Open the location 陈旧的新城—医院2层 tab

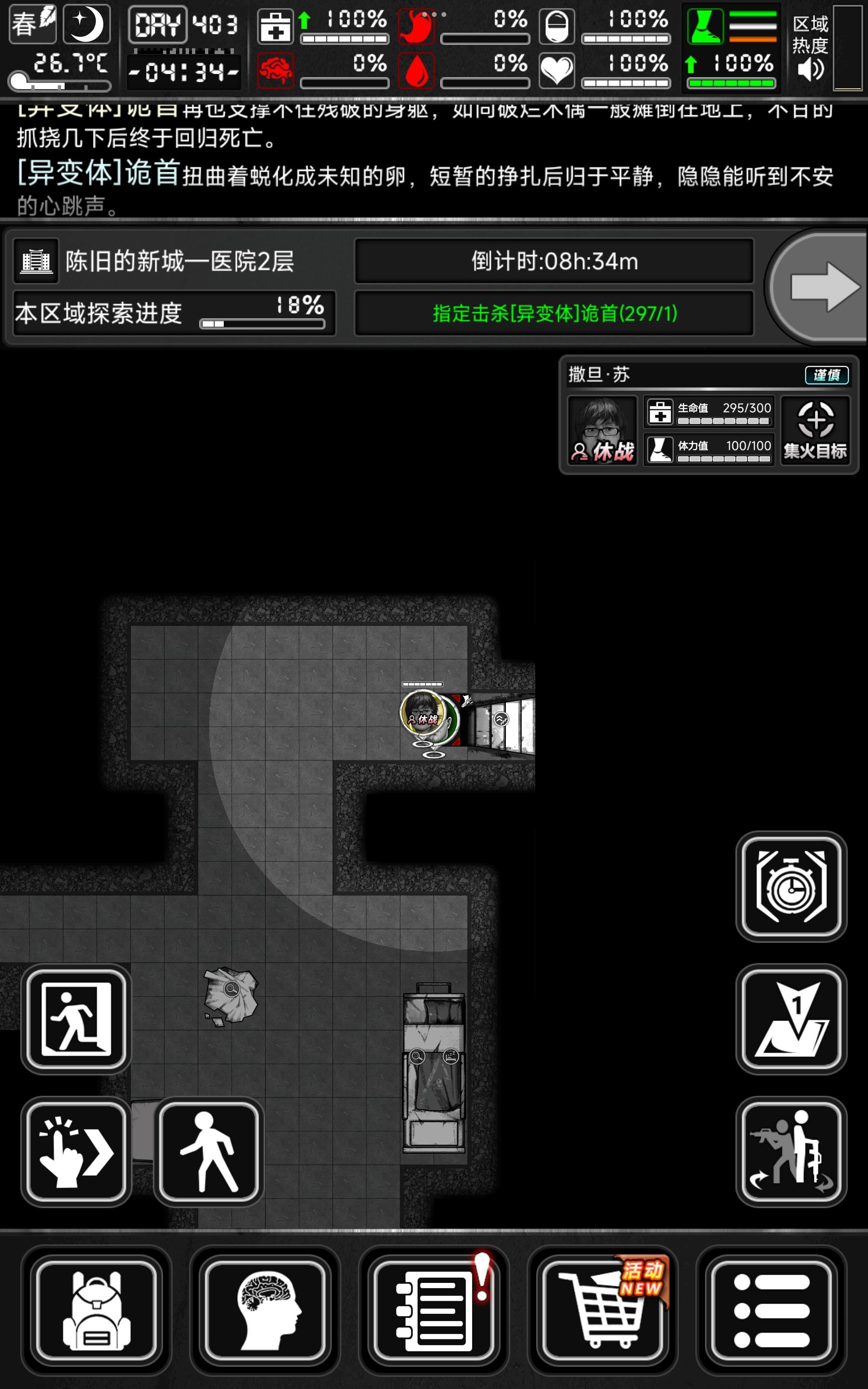click(172, 263)
